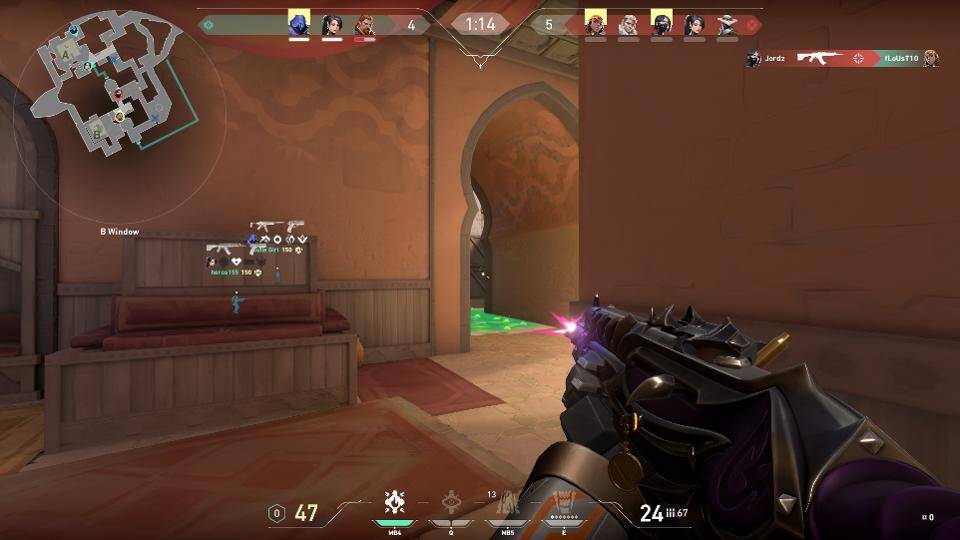Pick the white-haired agent portrait in the team bar
Image resolution: width=960 pixels, height=540 pixels.
pyautogui.click(x=628, y=24)
